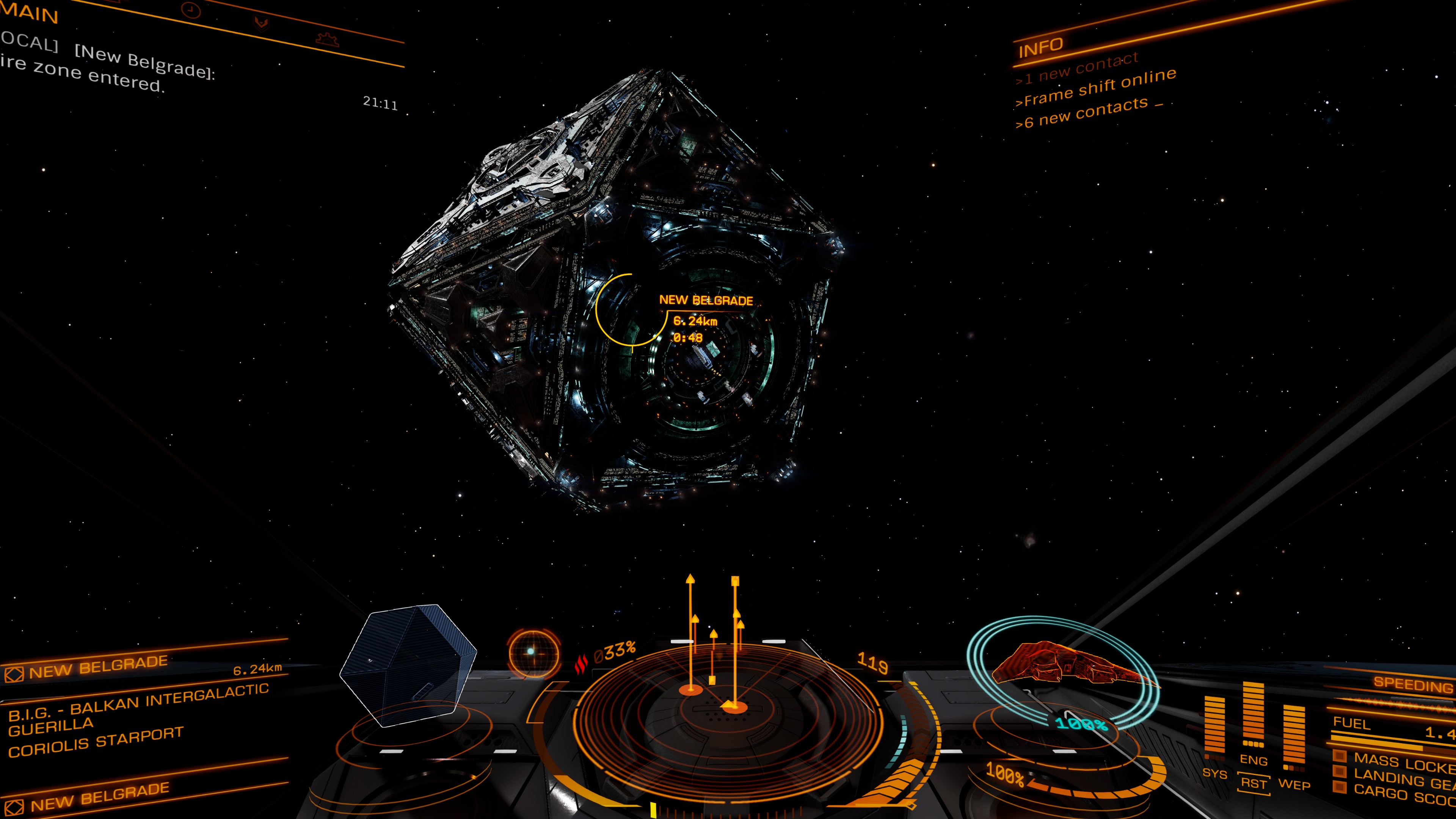Click the navigation compass sphere

533,653
